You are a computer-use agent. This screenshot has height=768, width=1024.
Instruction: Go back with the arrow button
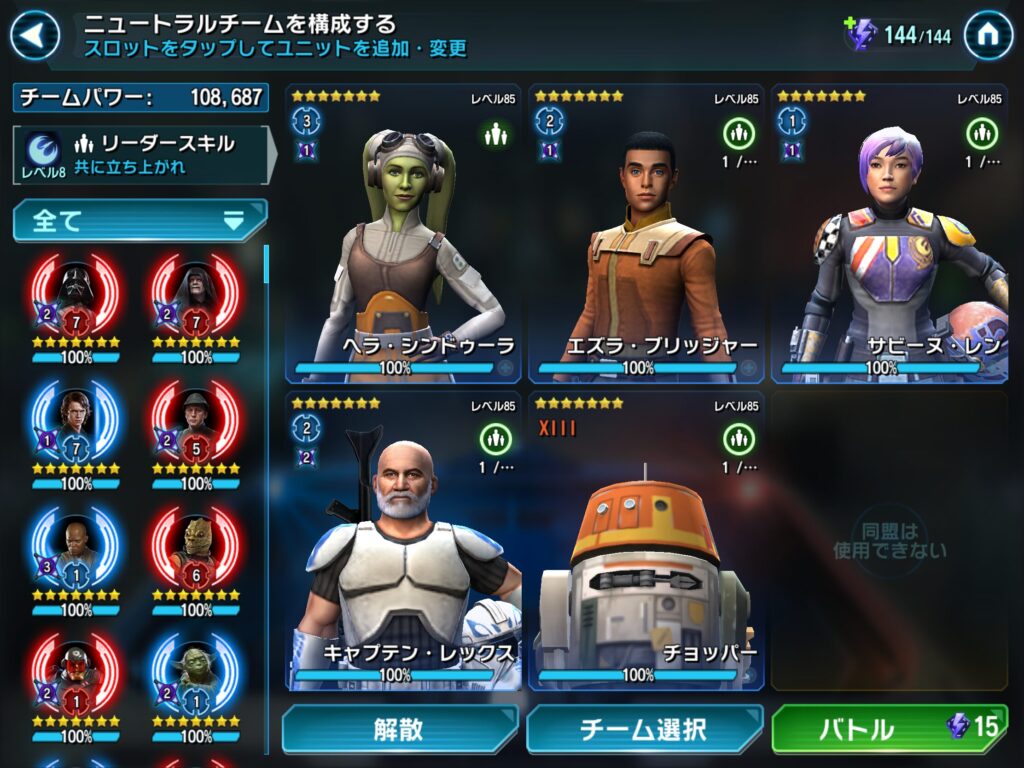34,37
